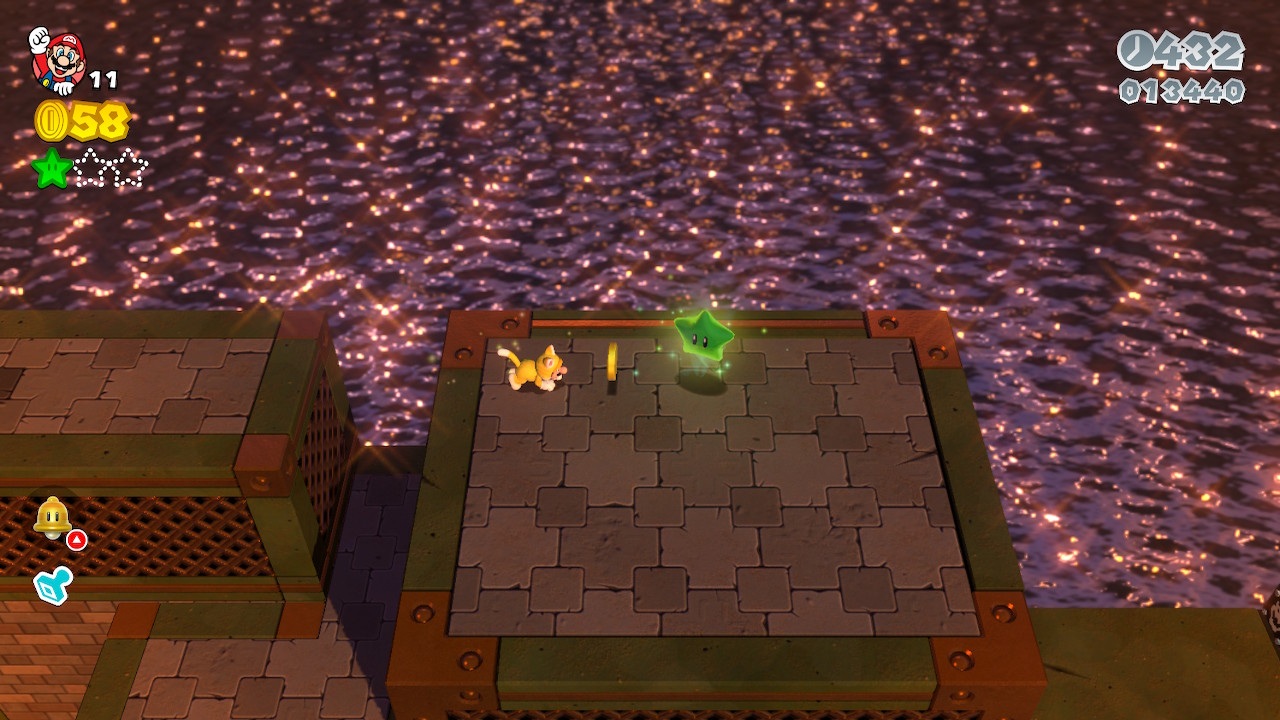Select the stored Super Bell item
The width and height of the screenshot is (1280, 720).
click(x=50, y=517)
